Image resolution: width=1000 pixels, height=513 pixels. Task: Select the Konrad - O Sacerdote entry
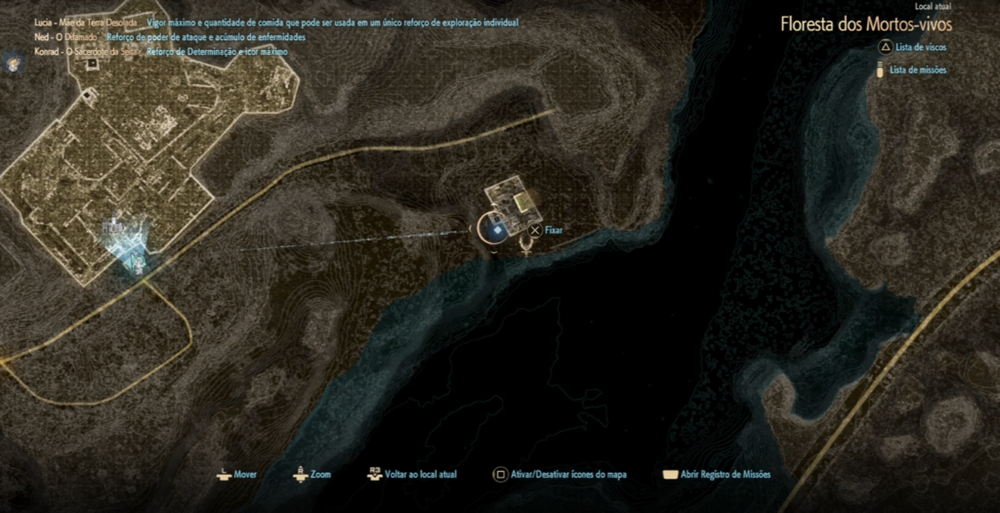pyautogui.click(x=84, y=50)
